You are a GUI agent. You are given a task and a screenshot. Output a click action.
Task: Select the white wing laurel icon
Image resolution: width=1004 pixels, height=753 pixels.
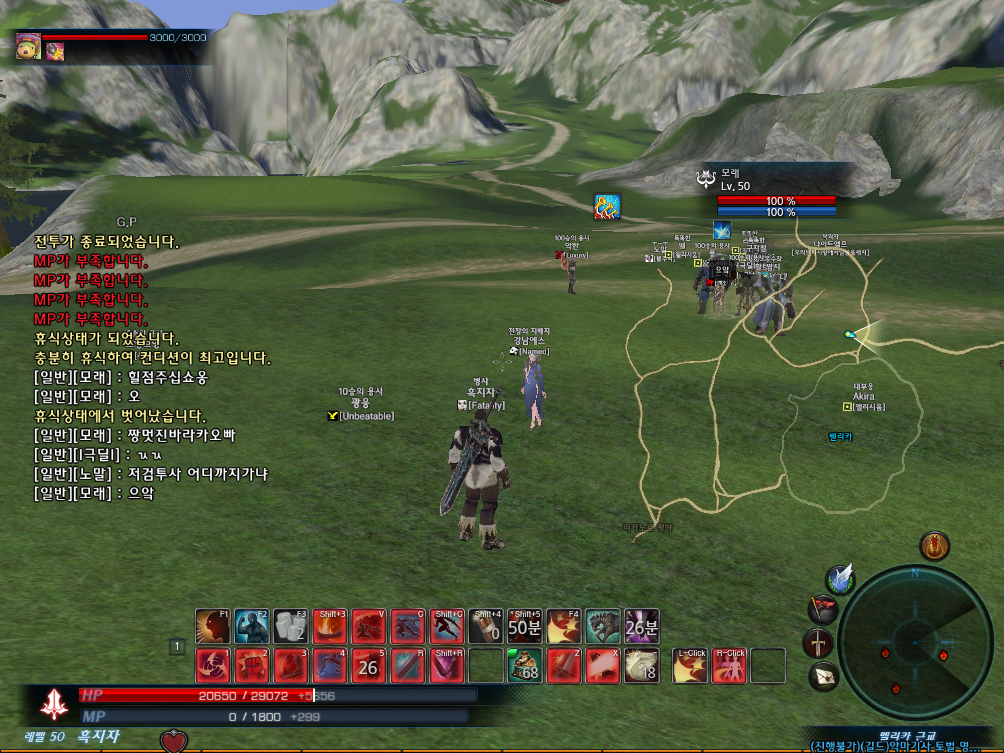[841, 579]
